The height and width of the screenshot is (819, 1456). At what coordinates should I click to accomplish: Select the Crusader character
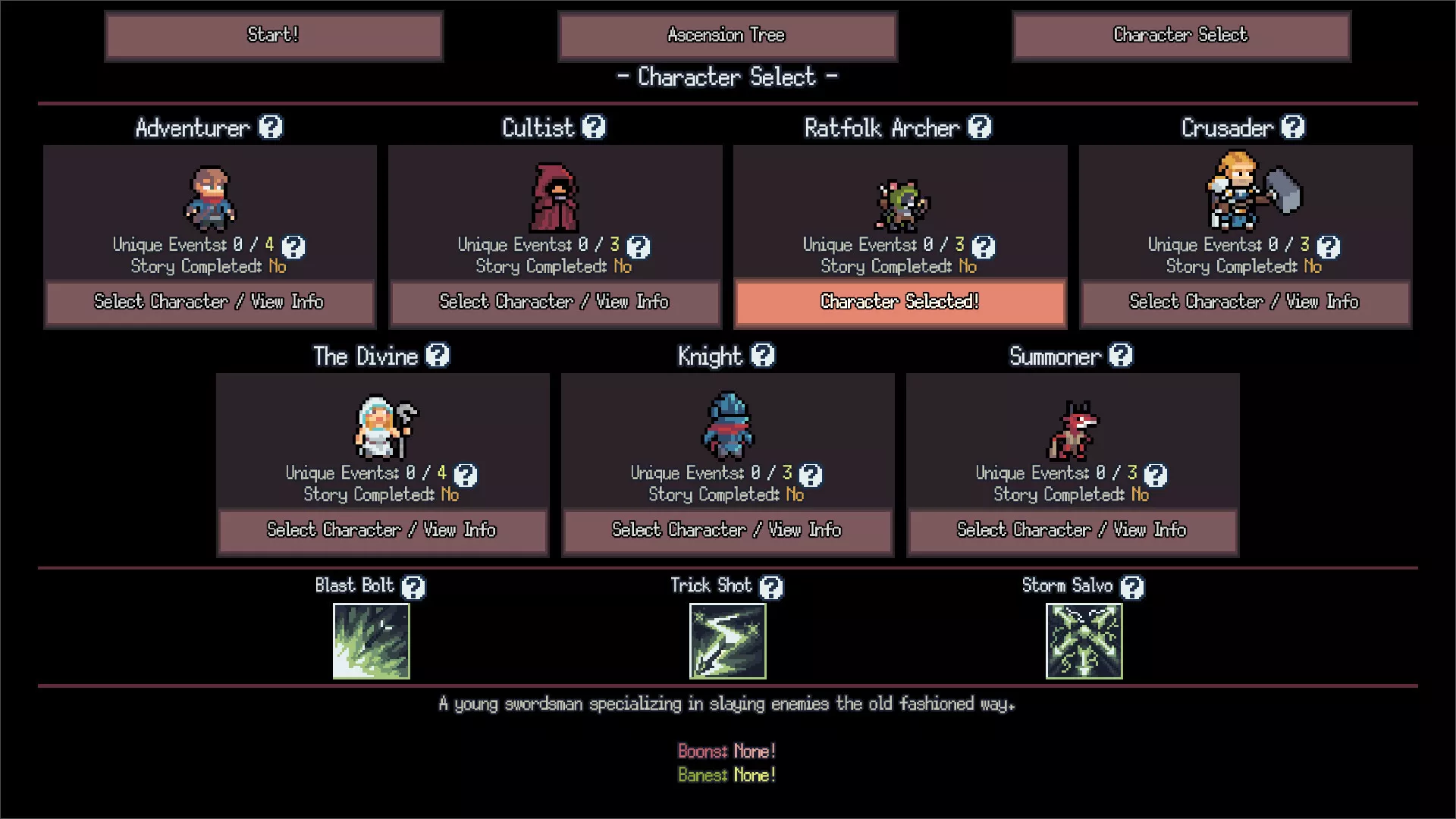click(x=1244, y=302)
